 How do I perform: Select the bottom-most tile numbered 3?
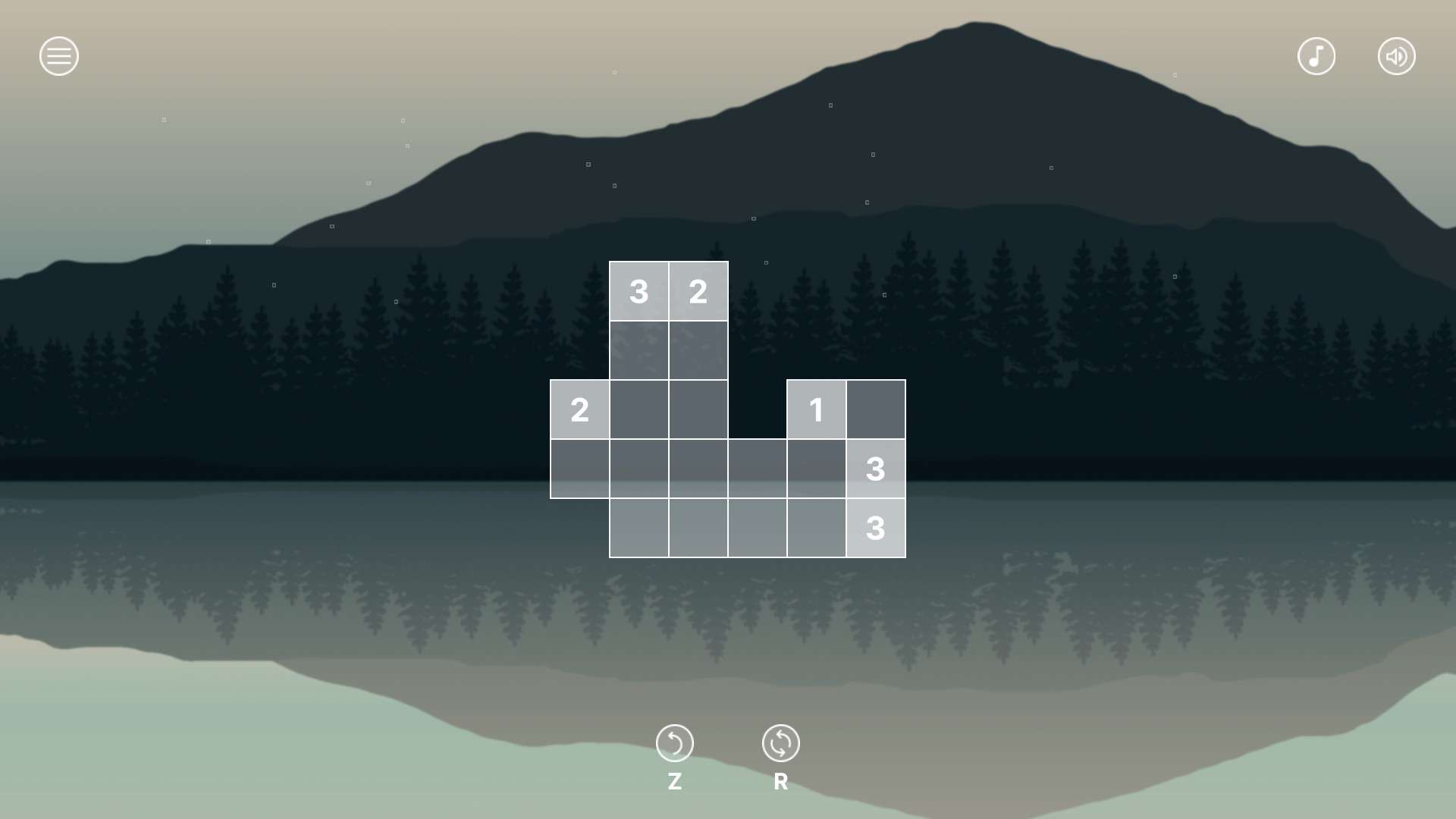coord(875,528)
